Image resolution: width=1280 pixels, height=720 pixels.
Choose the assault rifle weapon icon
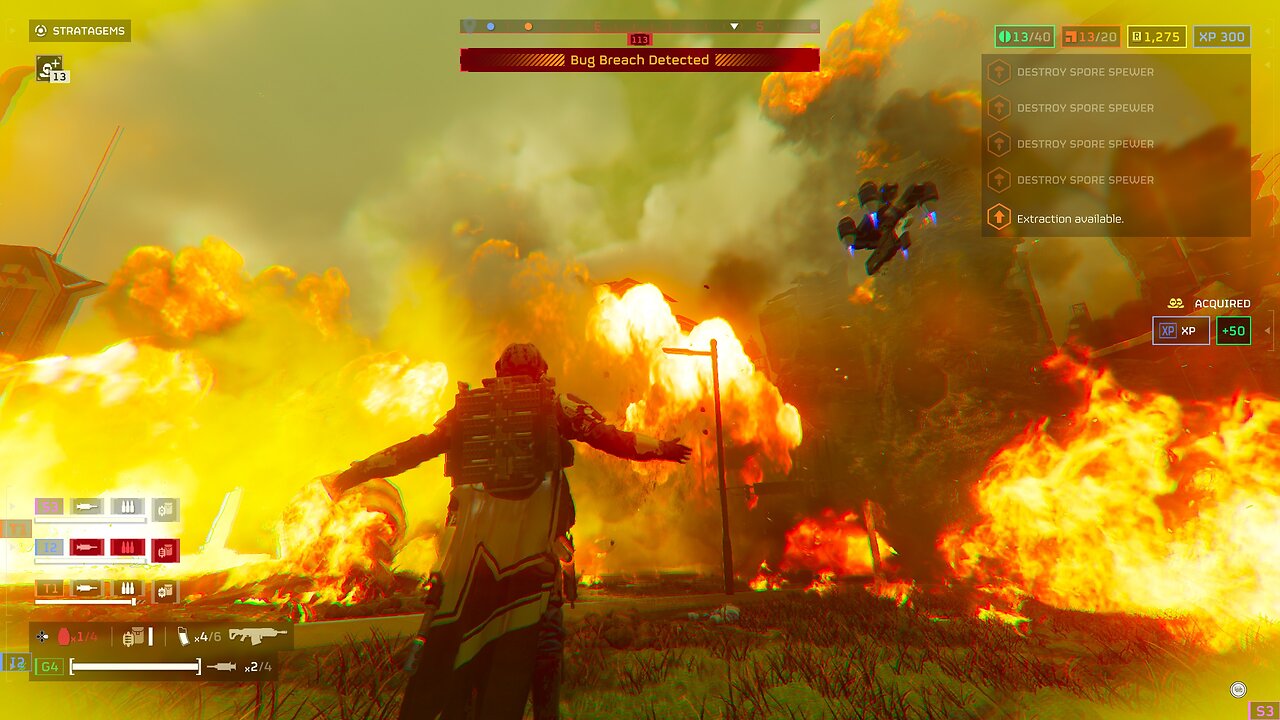coord(257,635)
